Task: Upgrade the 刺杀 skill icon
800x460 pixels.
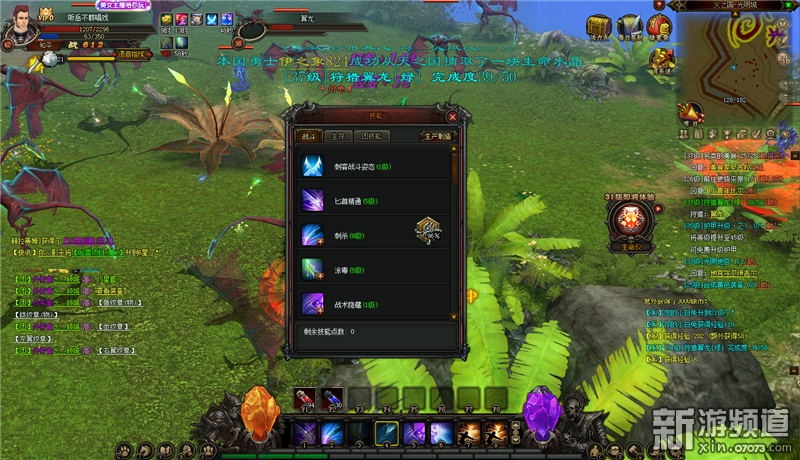Action: point(313,236)
